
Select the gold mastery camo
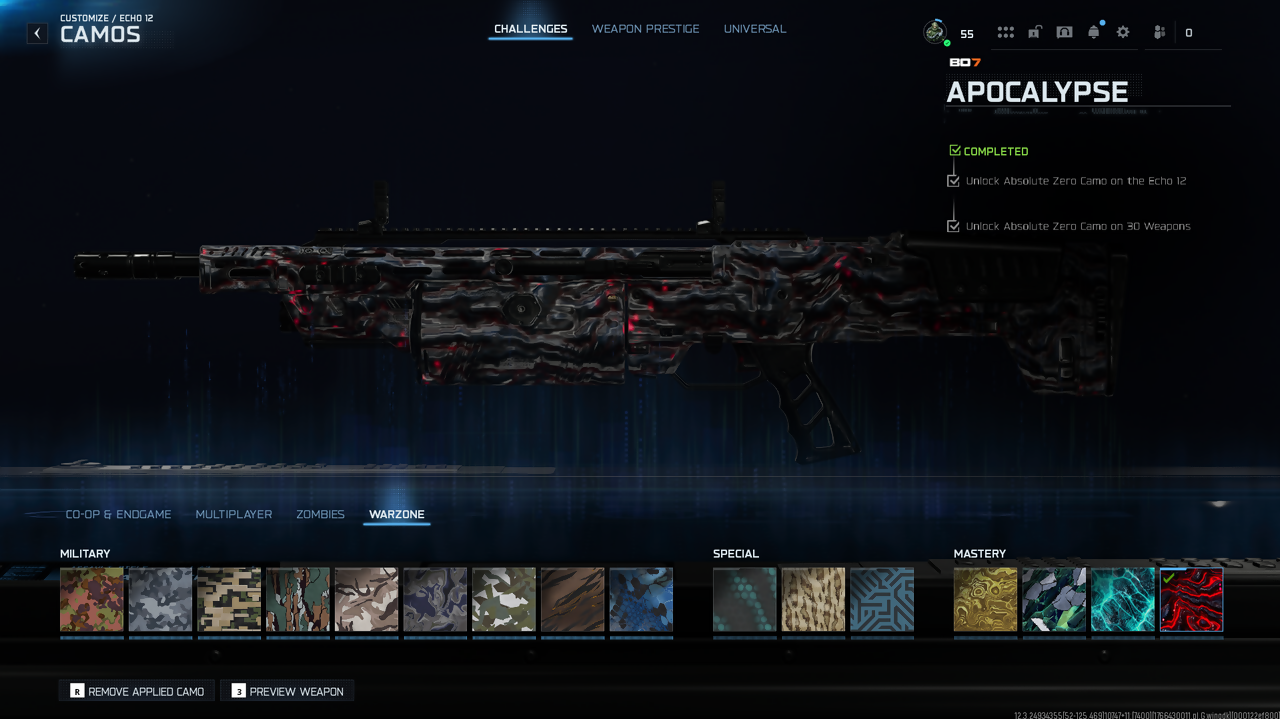tap(985, 600)
